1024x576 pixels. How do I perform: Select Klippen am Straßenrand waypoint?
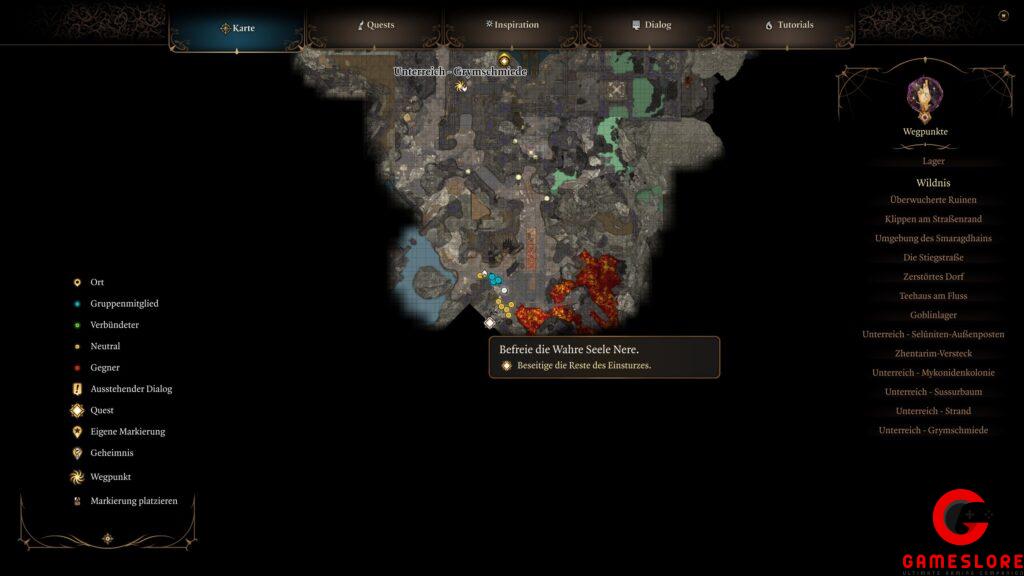coord(933,219)
